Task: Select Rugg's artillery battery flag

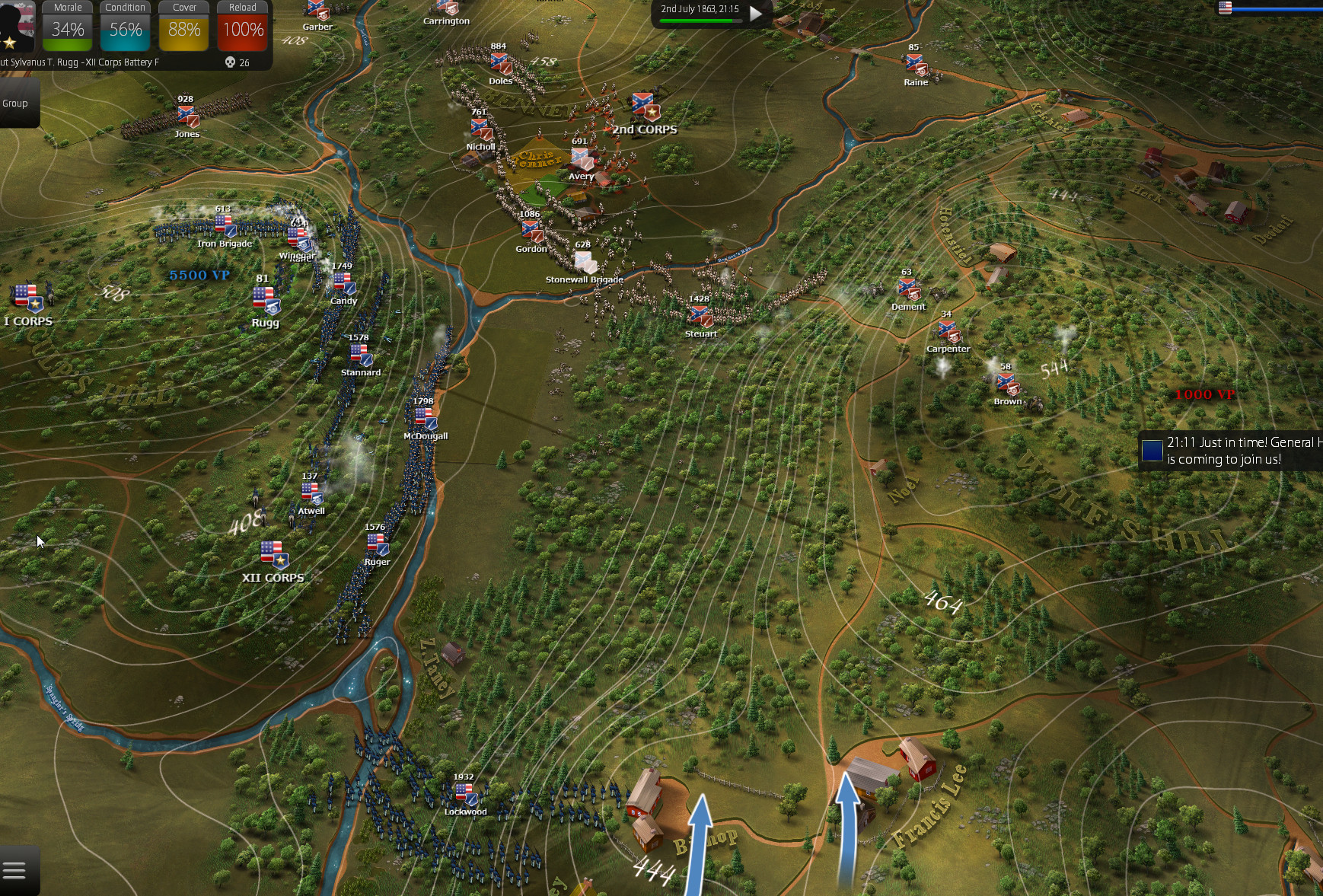Action: pos(266,299)
